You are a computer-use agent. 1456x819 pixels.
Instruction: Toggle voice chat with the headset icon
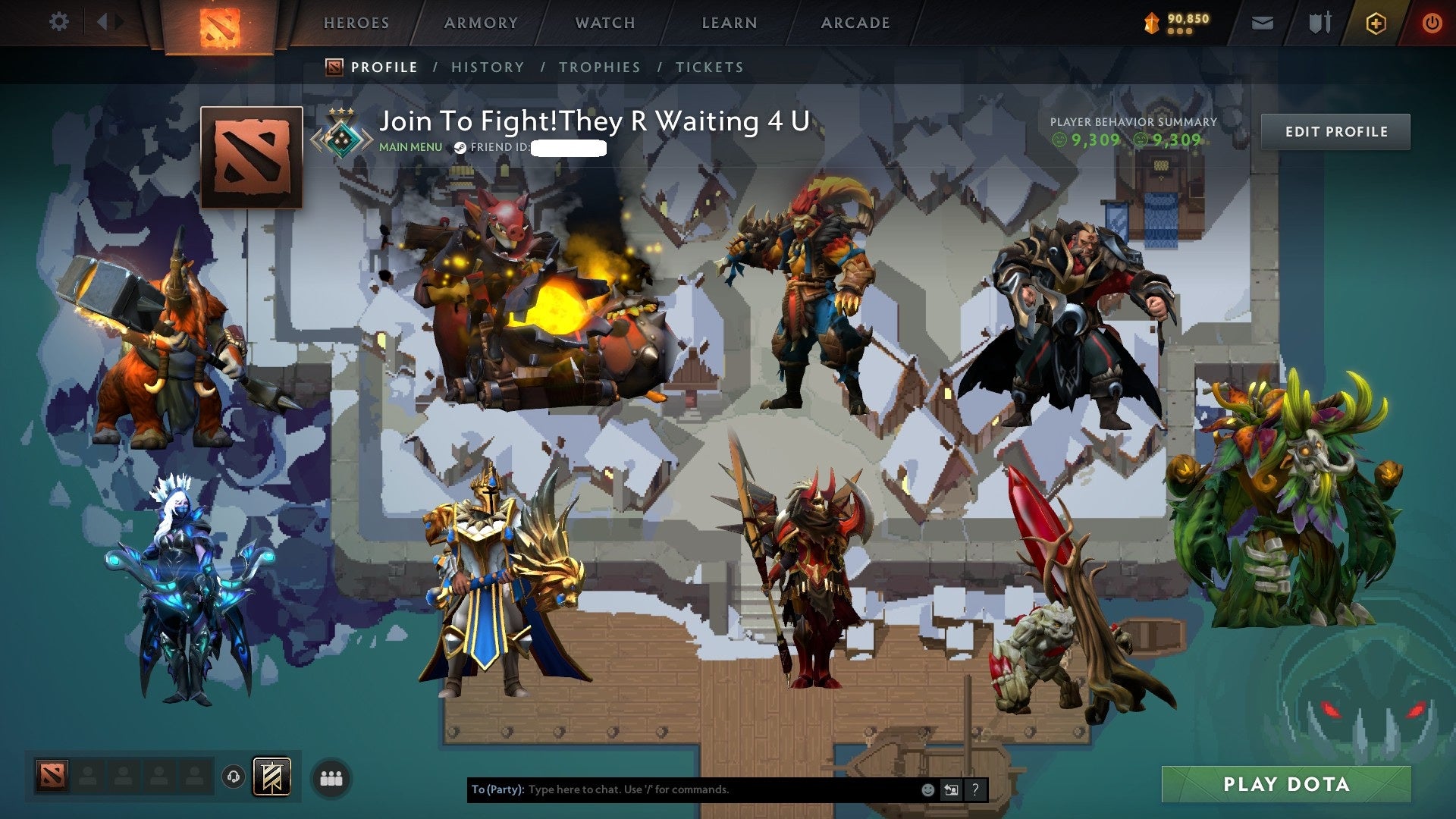(x=232, y=777)
